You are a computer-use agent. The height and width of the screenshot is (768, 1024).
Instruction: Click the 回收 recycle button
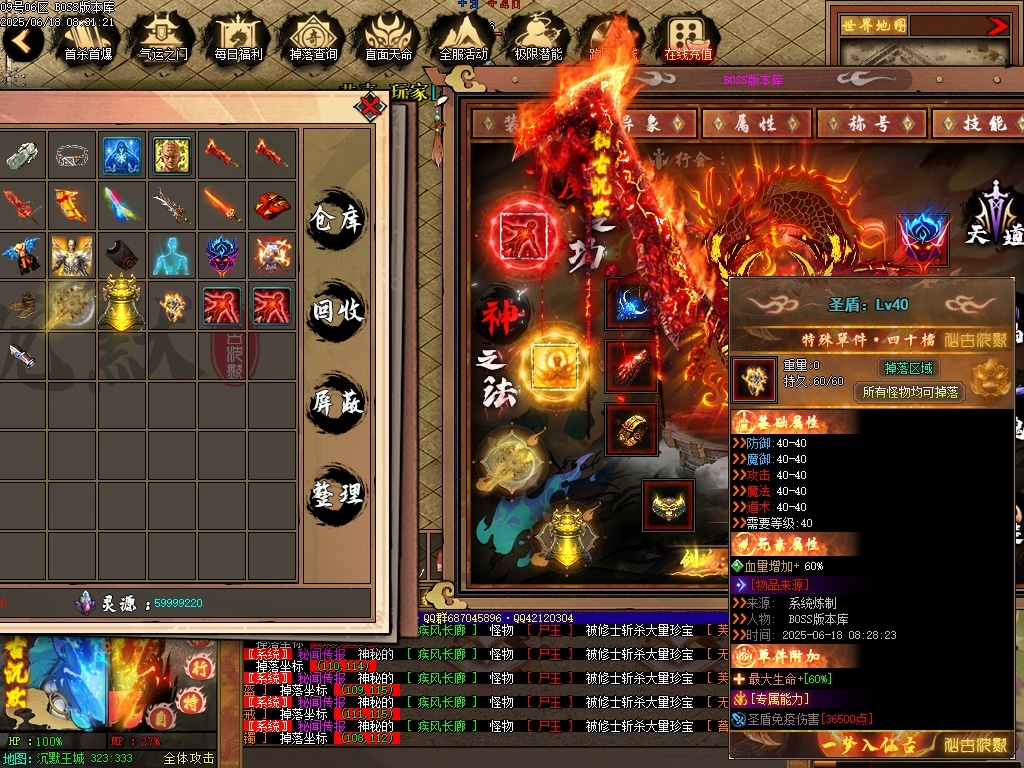(x=336, y=311)
